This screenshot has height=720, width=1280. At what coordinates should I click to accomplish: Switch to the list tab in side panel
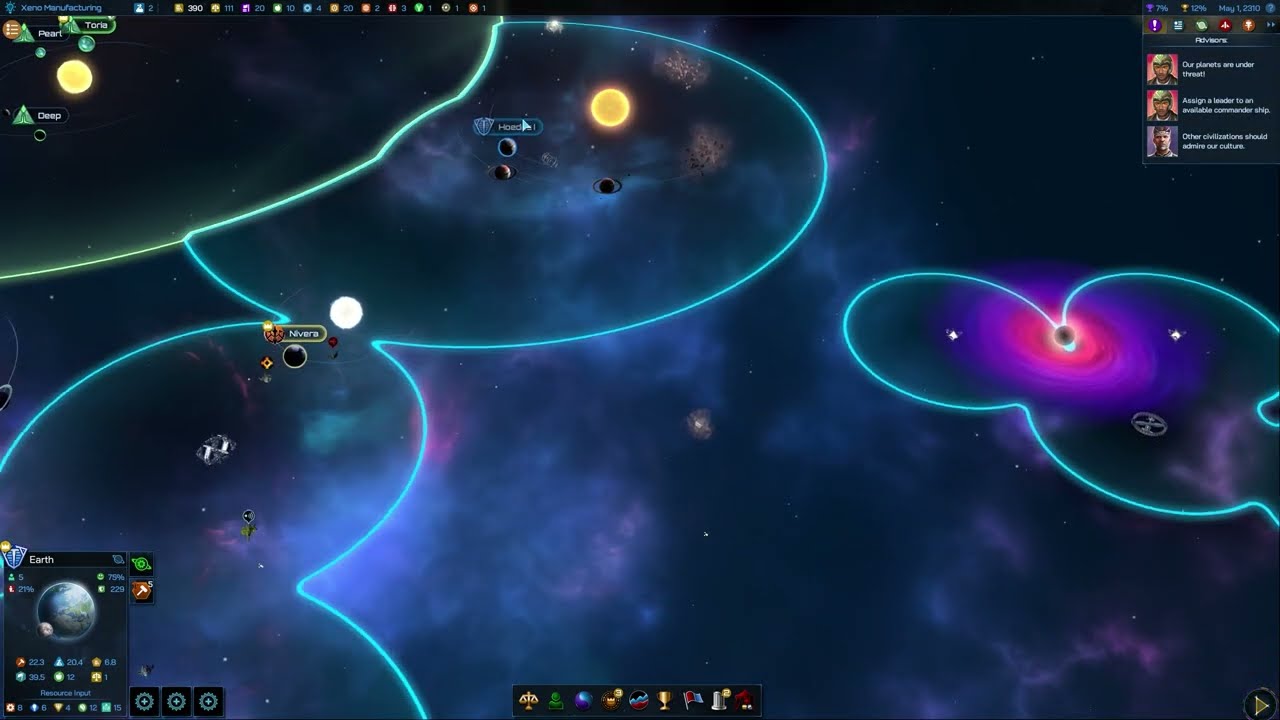pos(1178,25)
